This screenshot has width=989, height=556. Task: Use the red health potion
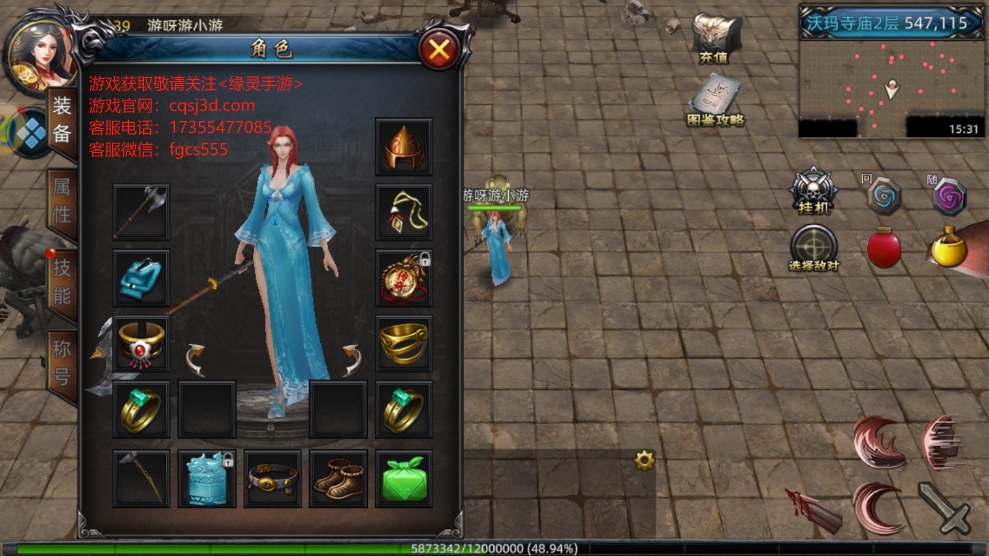coord(884,247)
